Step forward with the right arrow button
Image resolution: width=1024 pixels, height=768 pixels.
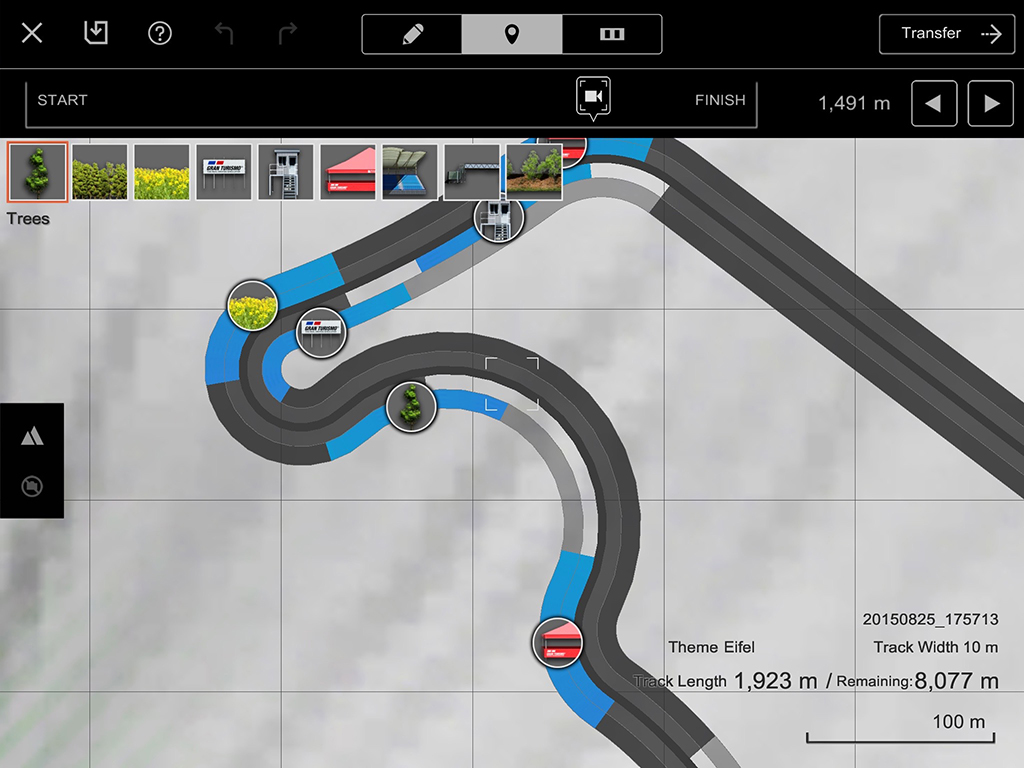991,104
